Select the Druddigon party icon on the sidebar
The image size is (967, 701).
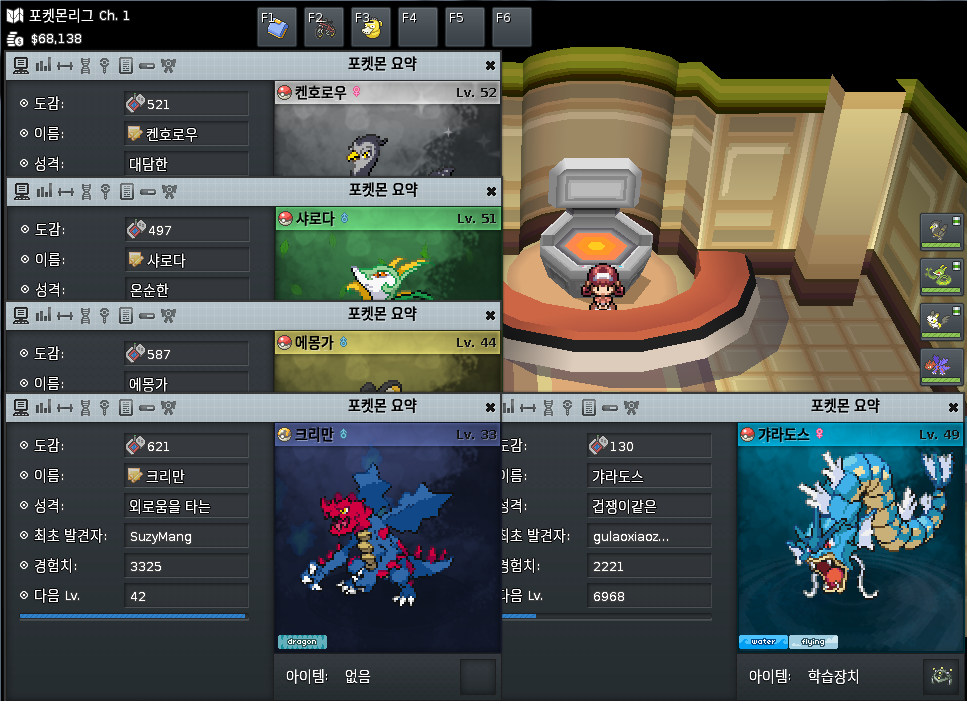pyautogui.click(x=941, y=367)
